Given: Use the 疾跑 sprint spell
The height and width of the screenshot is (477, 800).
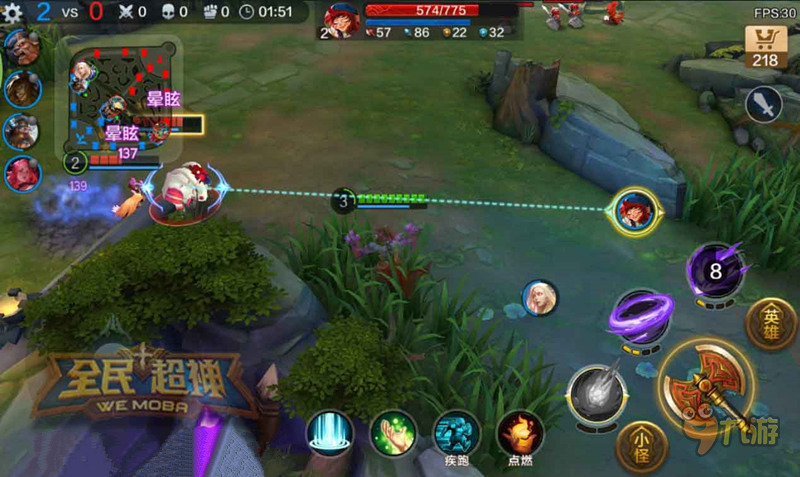Looking at the screenshot, I should coord(457,433).
